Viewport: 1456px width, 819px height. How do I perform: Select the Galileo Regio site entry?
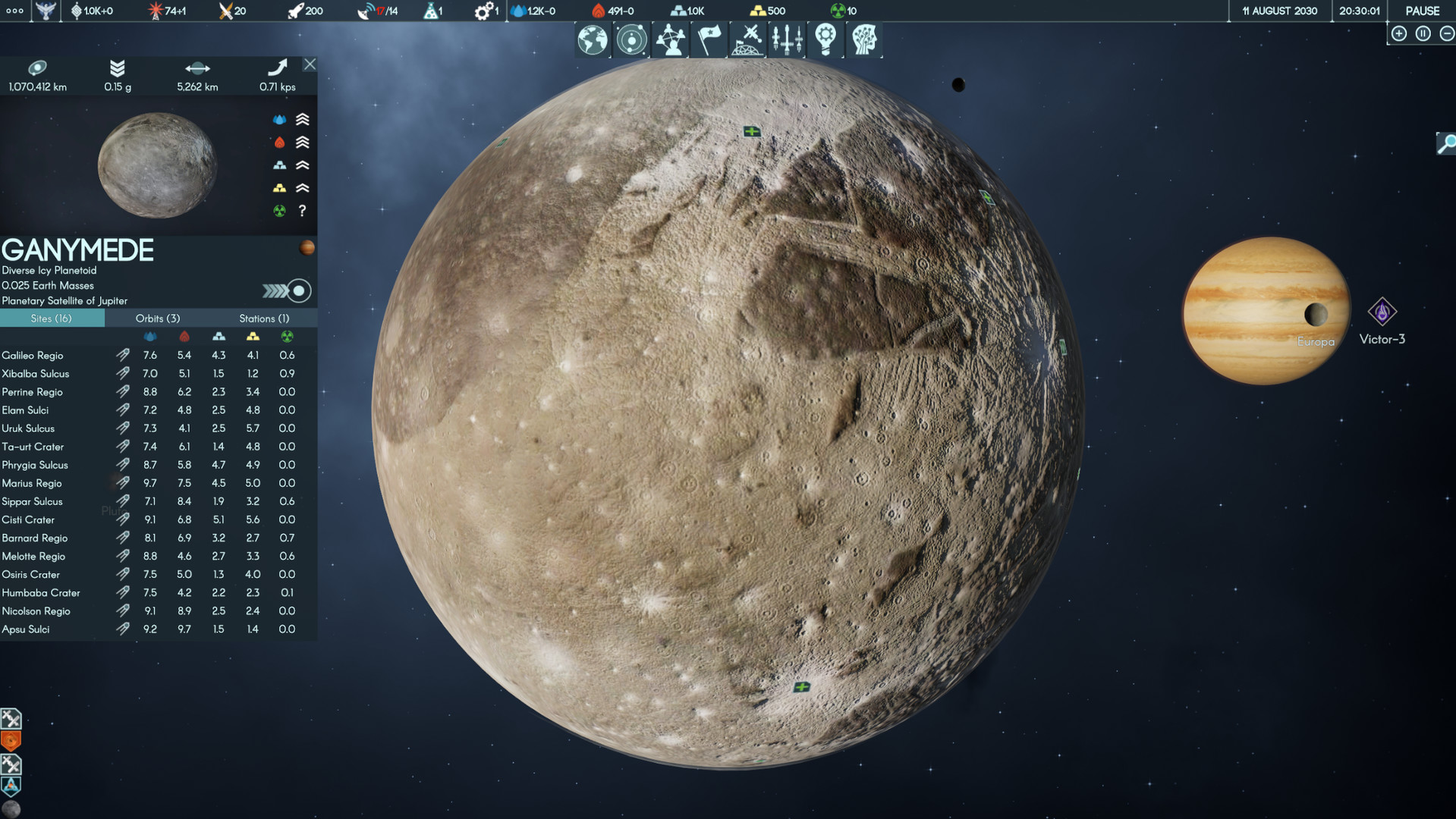33,355
